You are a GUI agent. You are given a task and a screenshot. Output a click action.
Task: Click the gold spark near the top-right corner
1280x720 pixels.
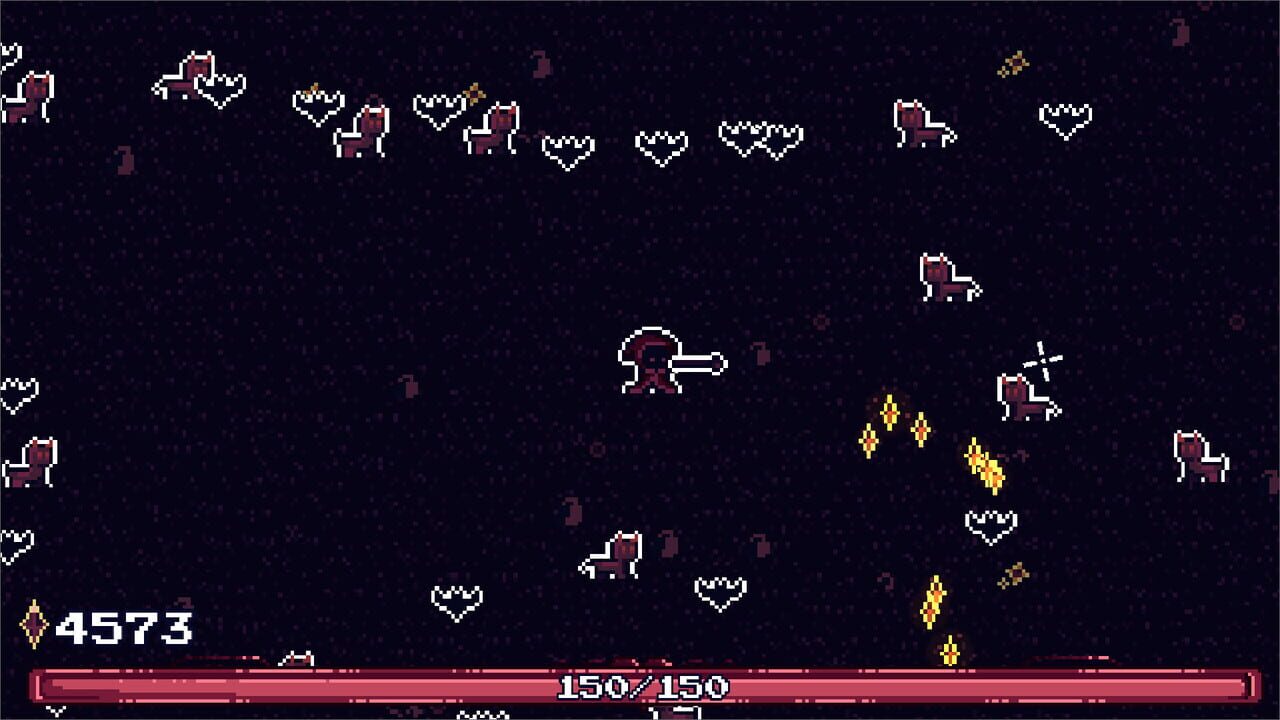1013,60
